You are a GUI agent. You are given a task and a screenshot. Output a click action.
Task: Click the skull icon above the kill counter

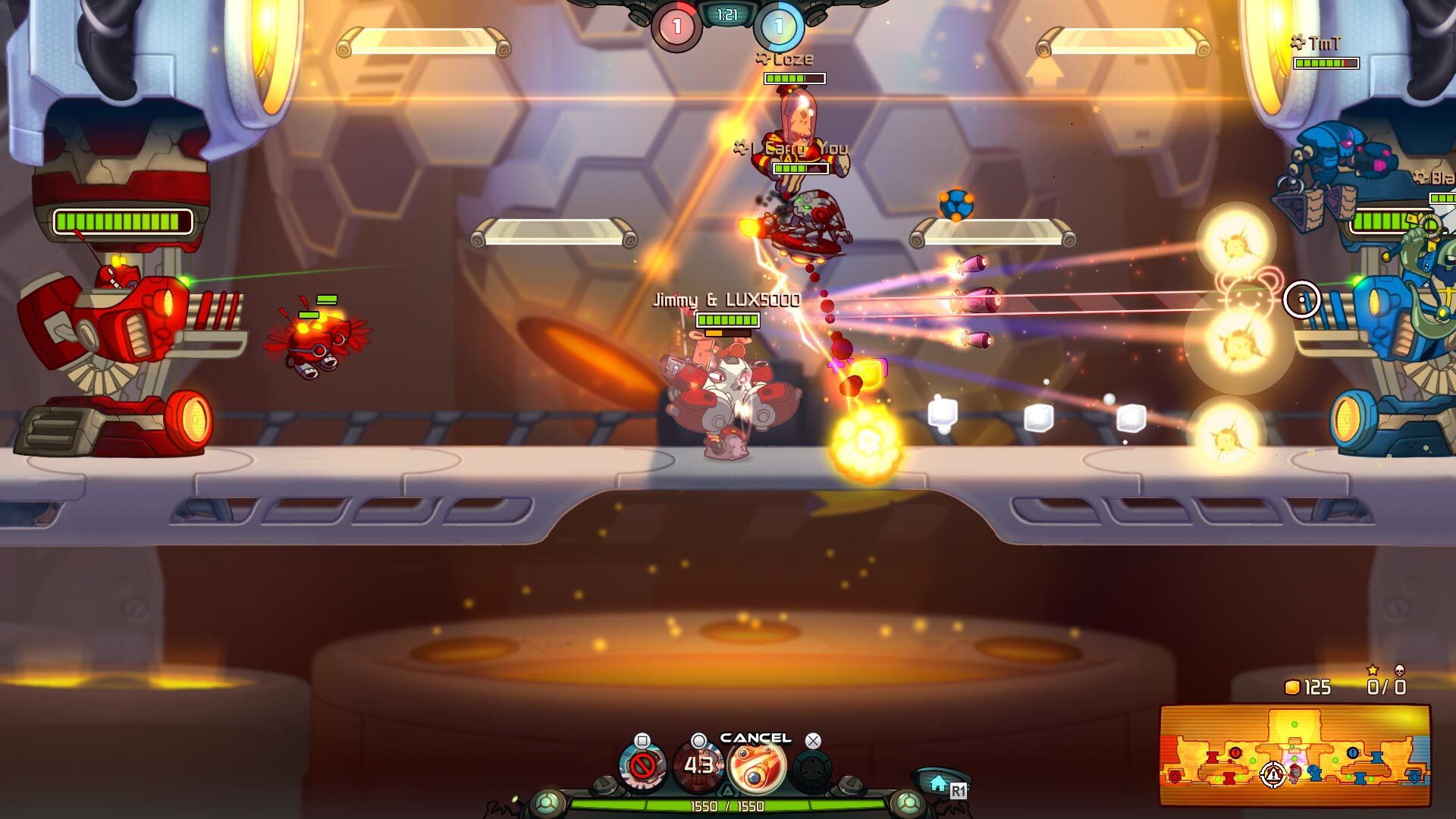click(1401, 671)
